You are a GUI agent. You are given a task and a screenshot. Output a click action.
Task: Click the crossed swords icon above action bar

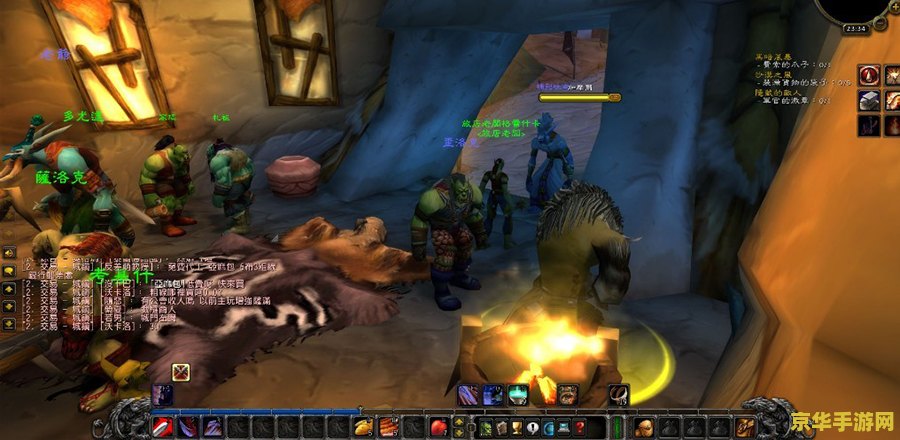point(181,372)
